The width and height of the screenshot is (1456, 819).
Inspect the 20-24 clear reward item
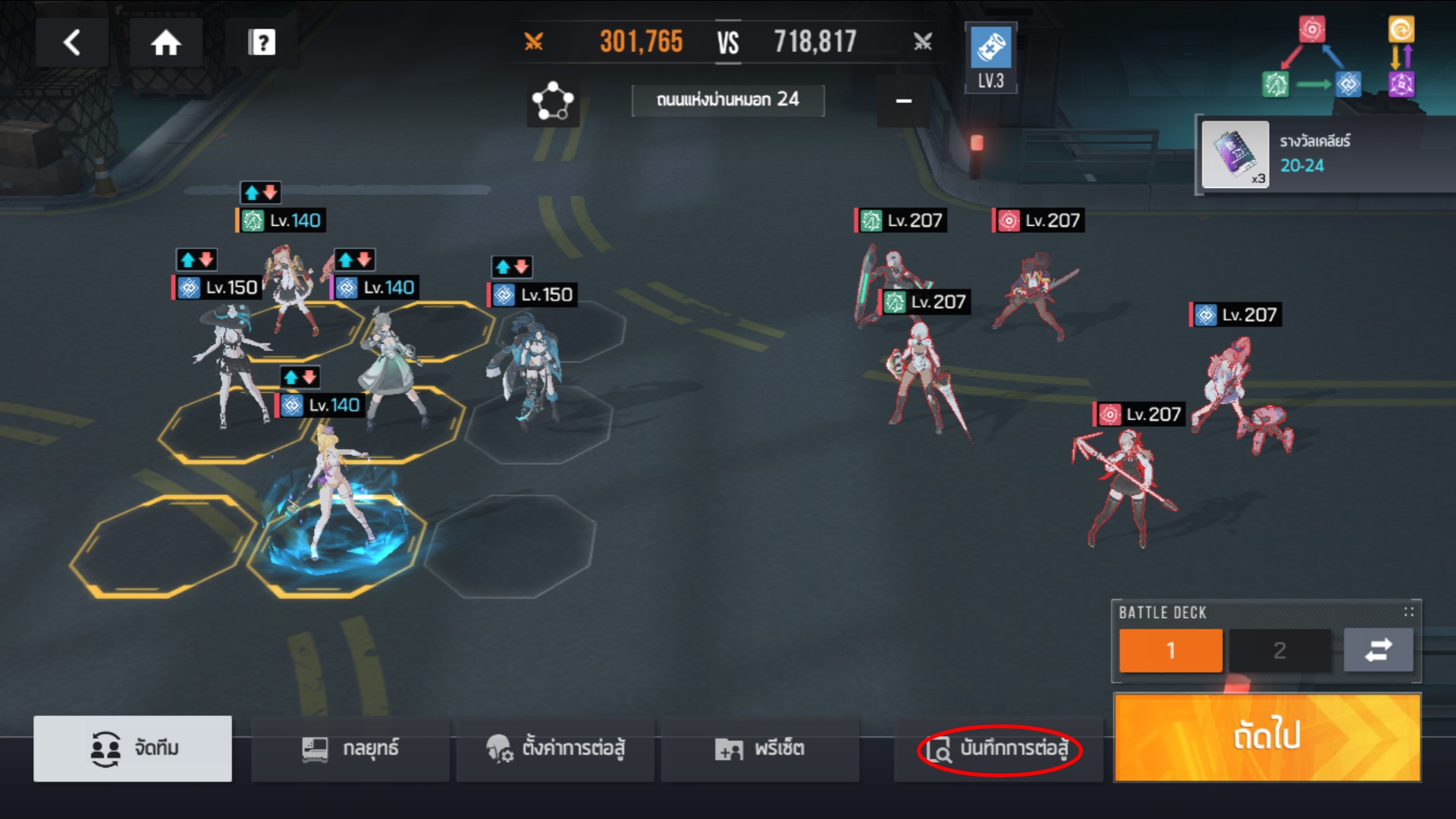(1235, 155)
